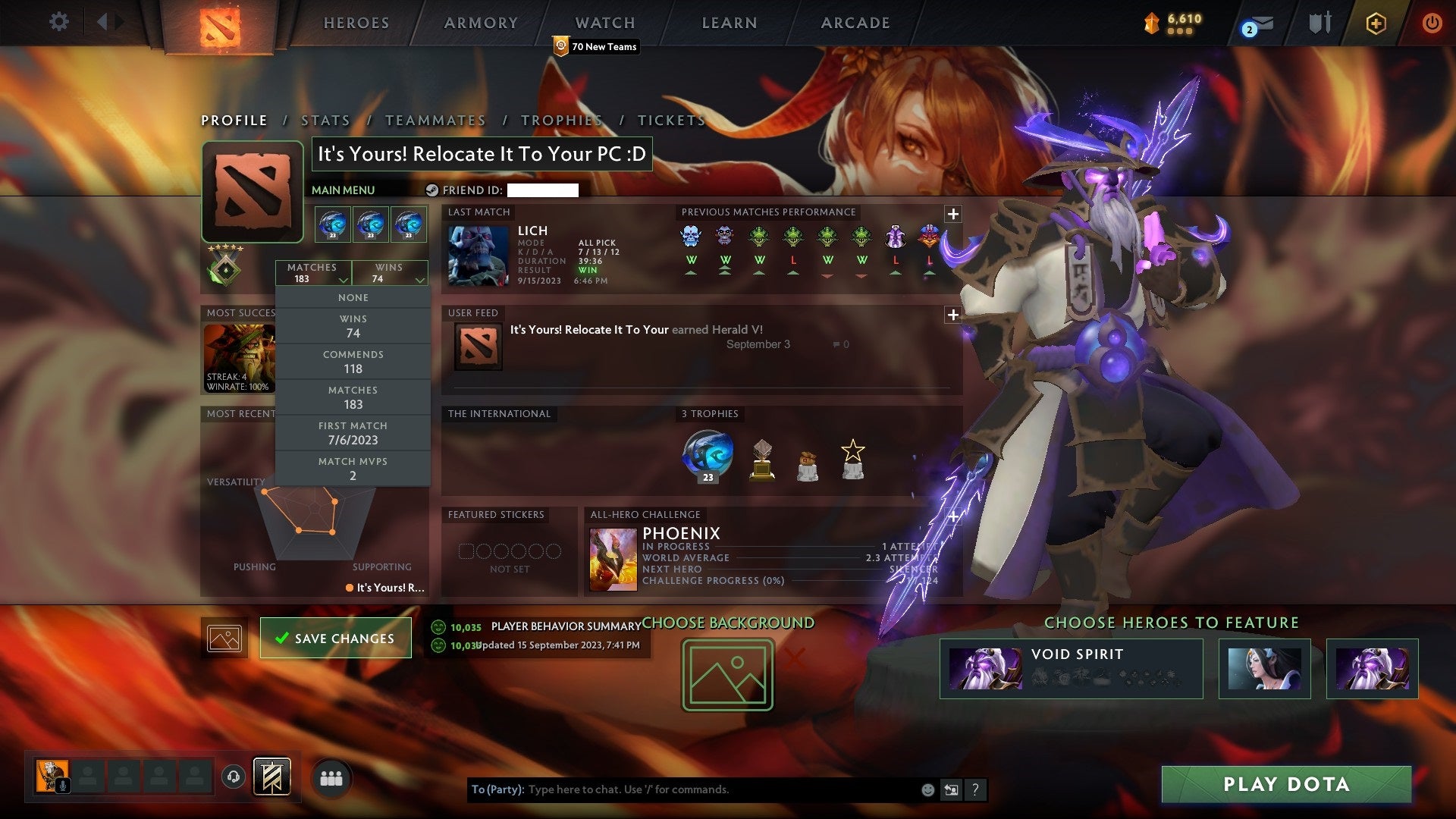The width and height of the screenshot is (1456, 819).
Task: Open the settings gear icon
Action: 59,21
